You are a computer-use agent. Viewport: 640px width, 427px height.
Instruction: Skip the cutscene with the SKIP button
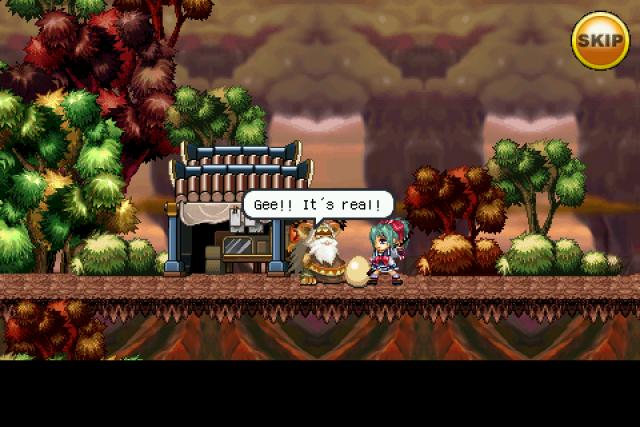600,40
